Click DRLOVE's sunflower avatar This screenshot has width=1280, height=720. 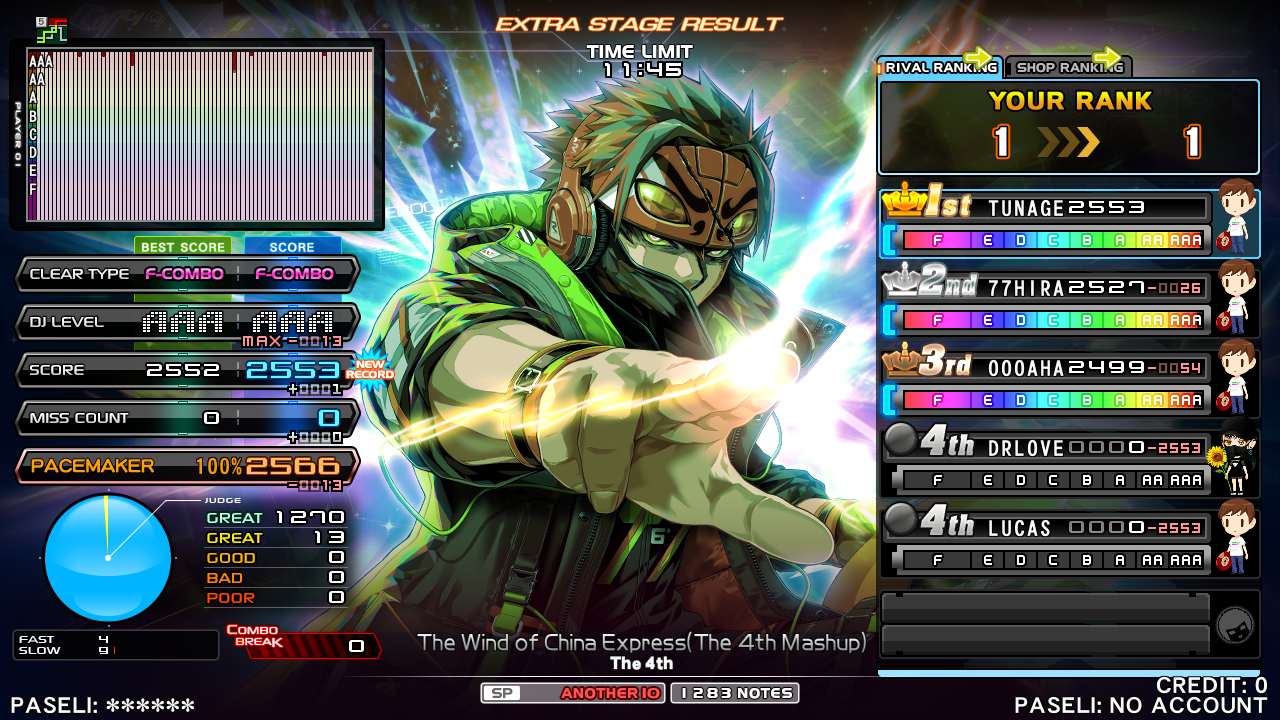click(x=1237, y=461)
